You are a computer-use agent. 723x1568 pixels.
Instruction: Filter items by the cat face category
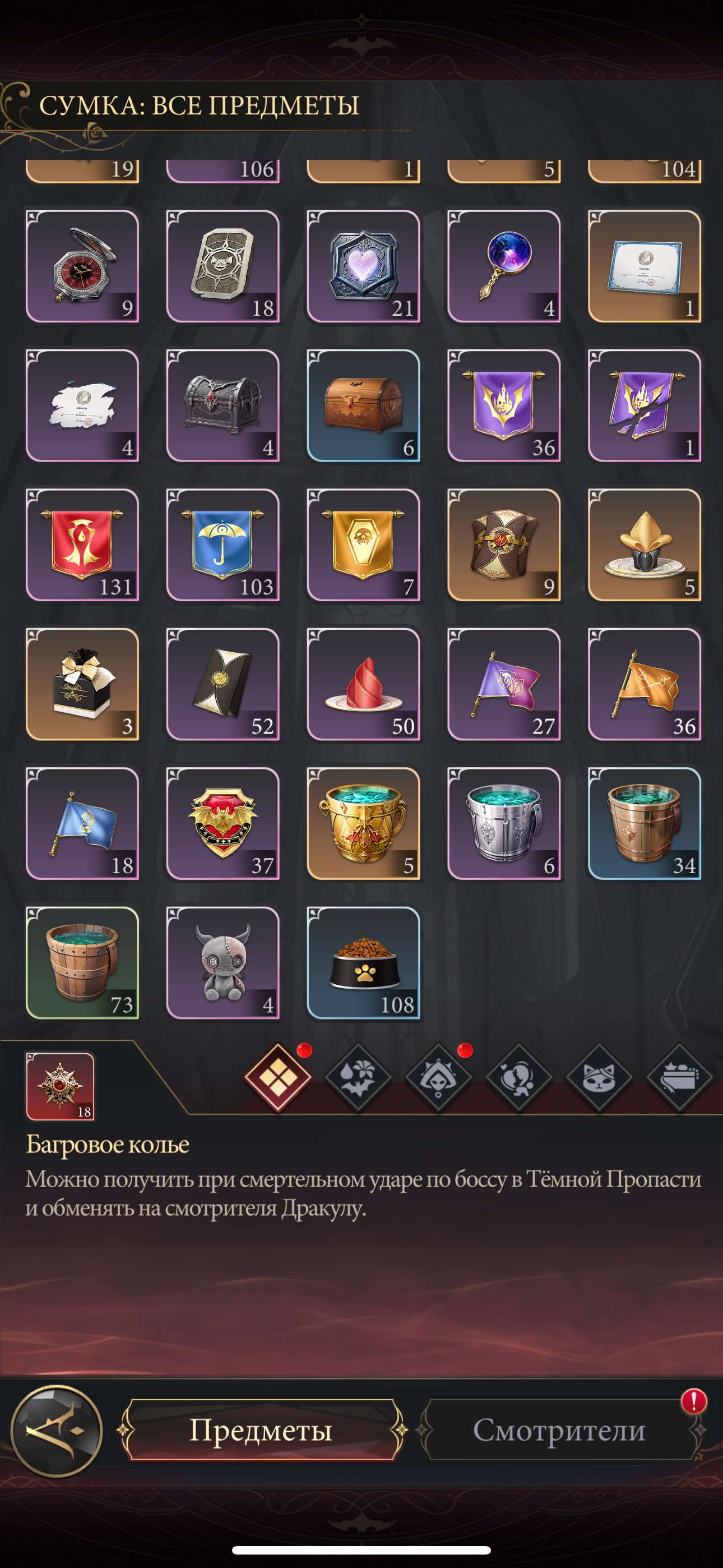[x=599, y=1077]
